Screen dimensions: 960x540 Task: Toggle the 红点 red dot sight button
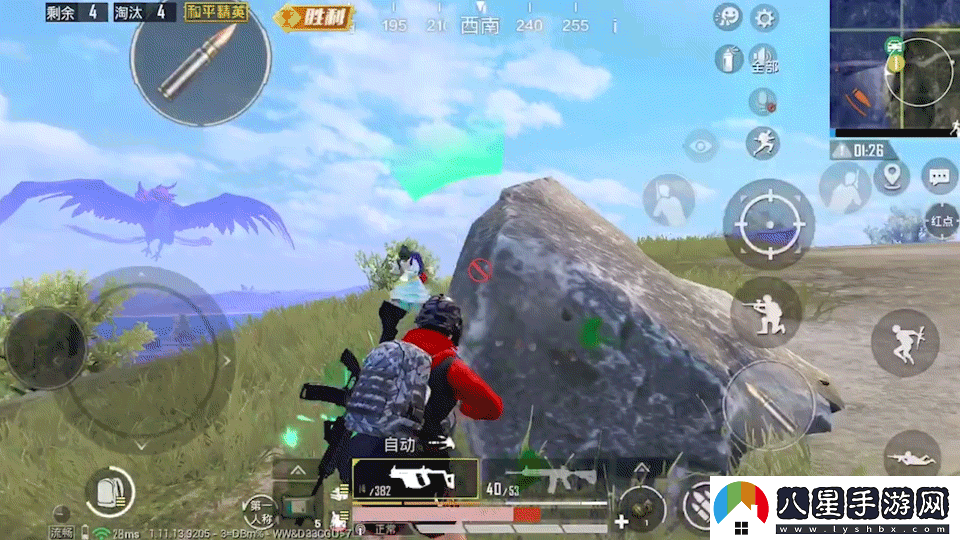940,220
